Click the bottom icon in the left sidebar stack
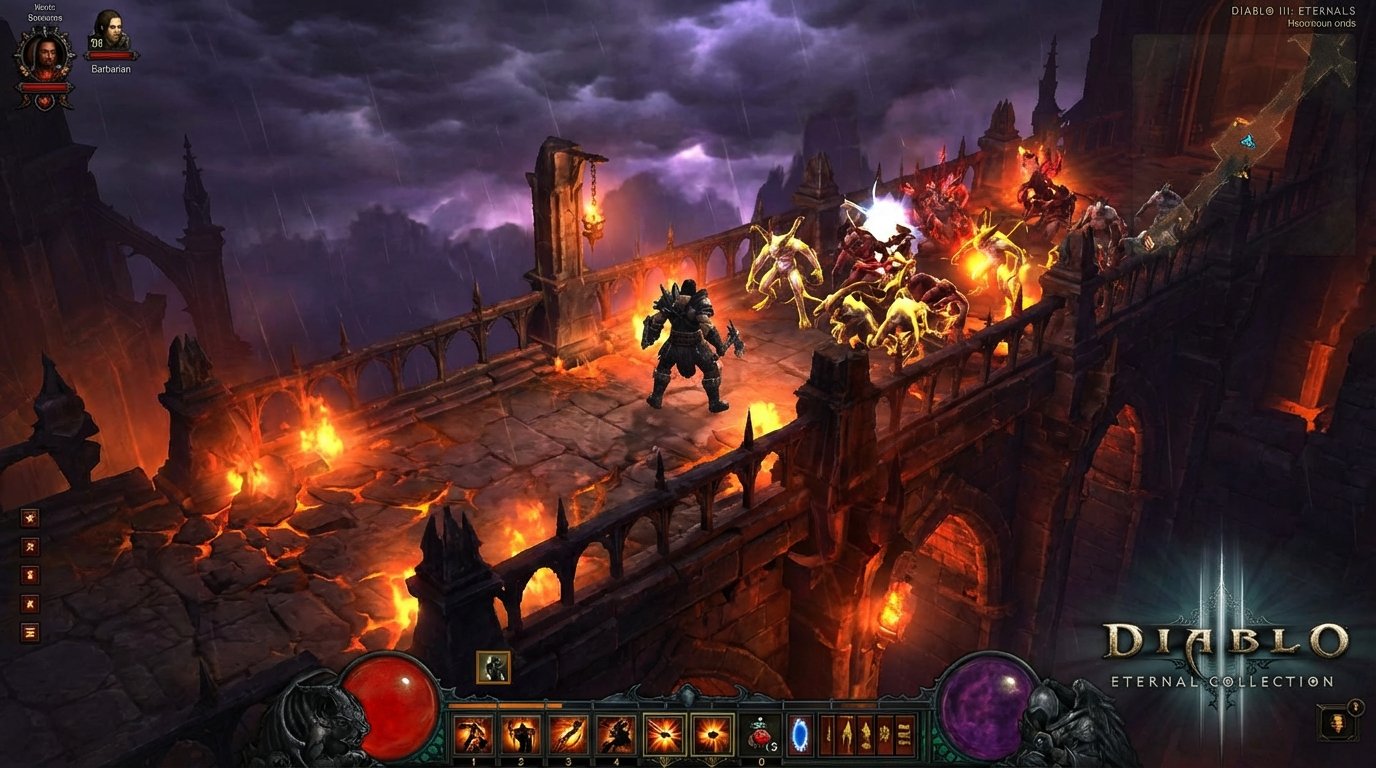Image resolution: width=1376 pixels, height=768 pixels. click(x=30, y=629)
